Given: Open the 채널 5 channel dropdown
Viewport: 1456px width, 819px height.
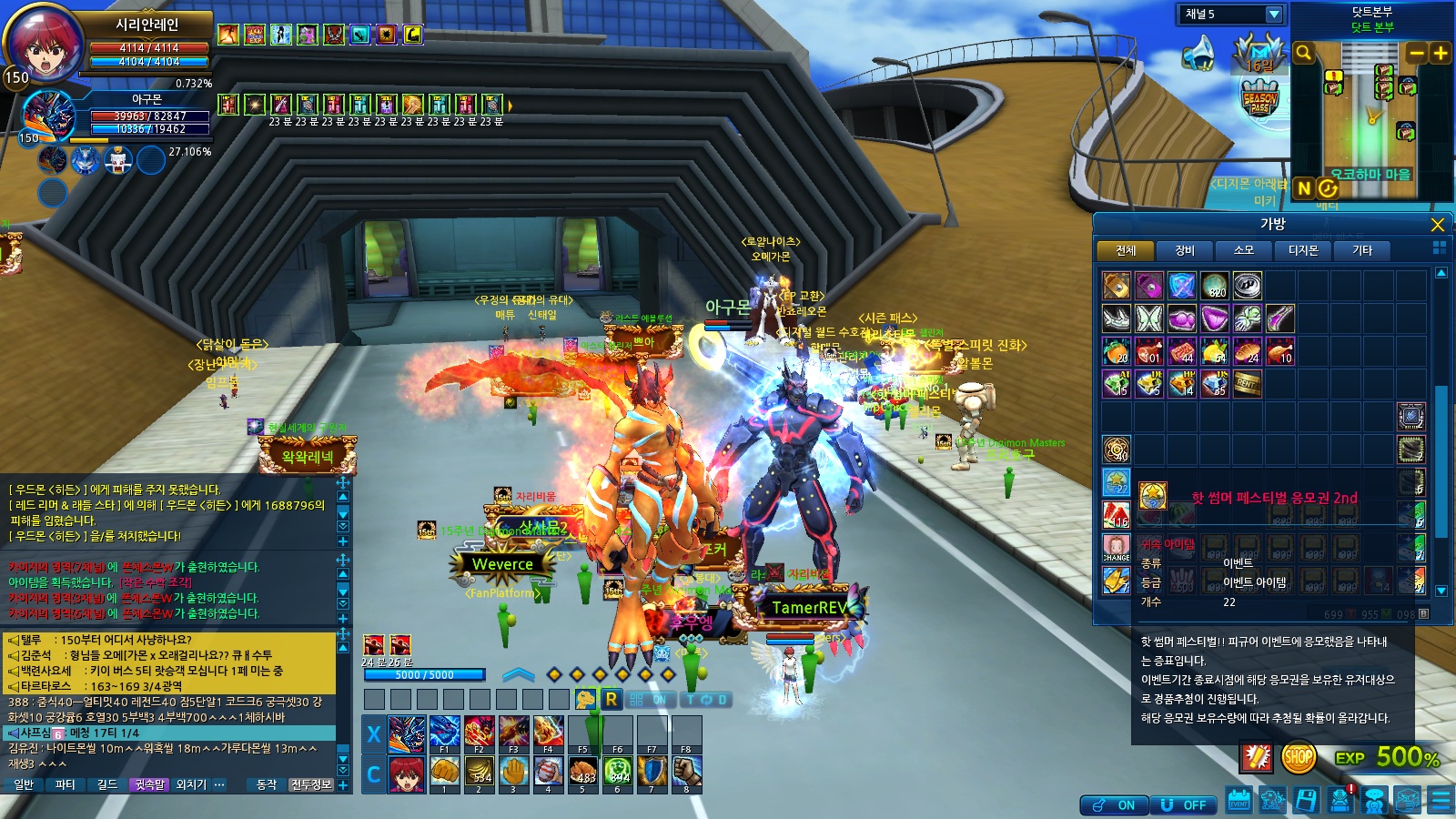Looking at the screenshot, I should tap(1274, 15).
